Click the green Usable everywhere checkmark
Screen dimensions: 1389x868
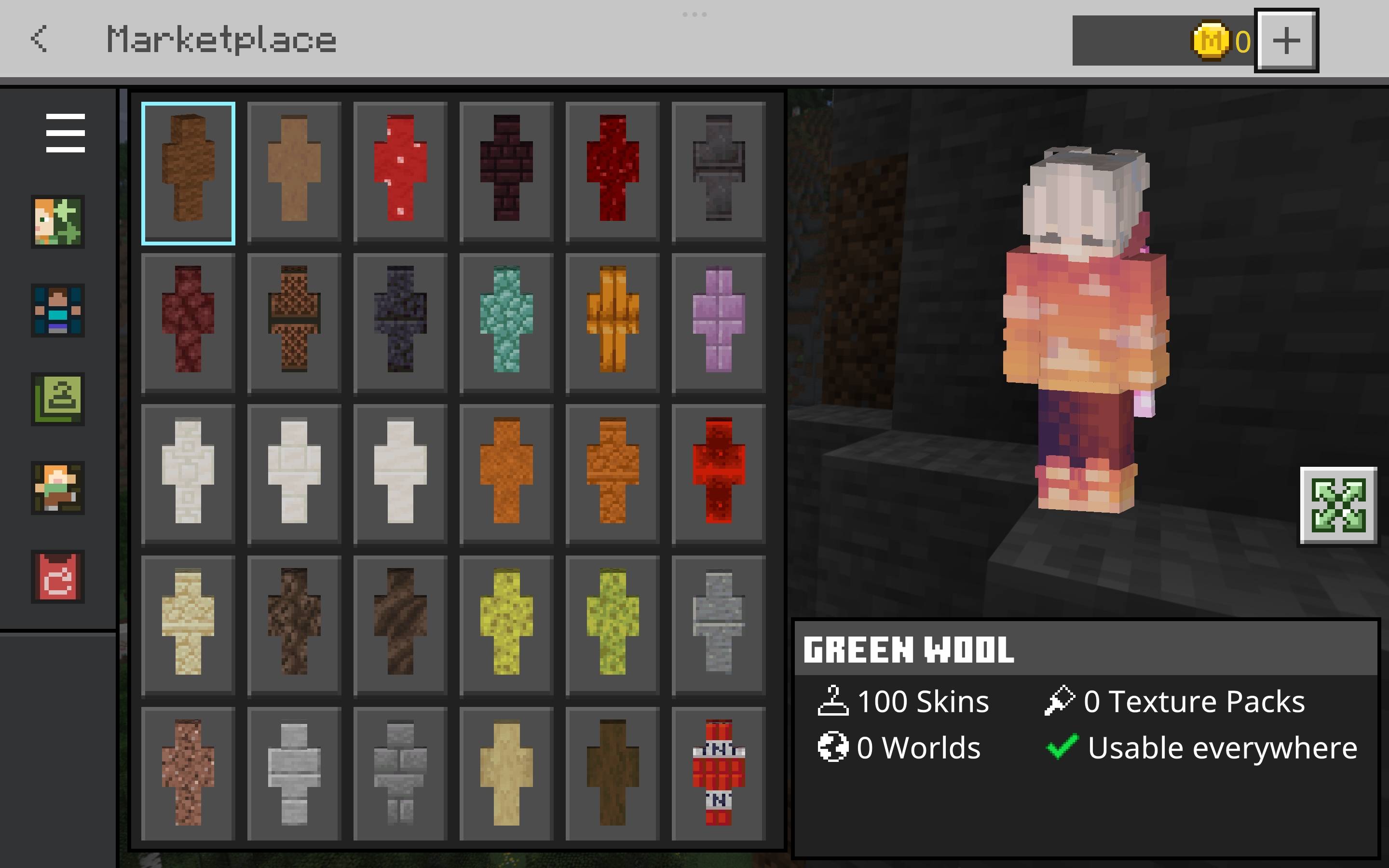(x=1063, y=746)
